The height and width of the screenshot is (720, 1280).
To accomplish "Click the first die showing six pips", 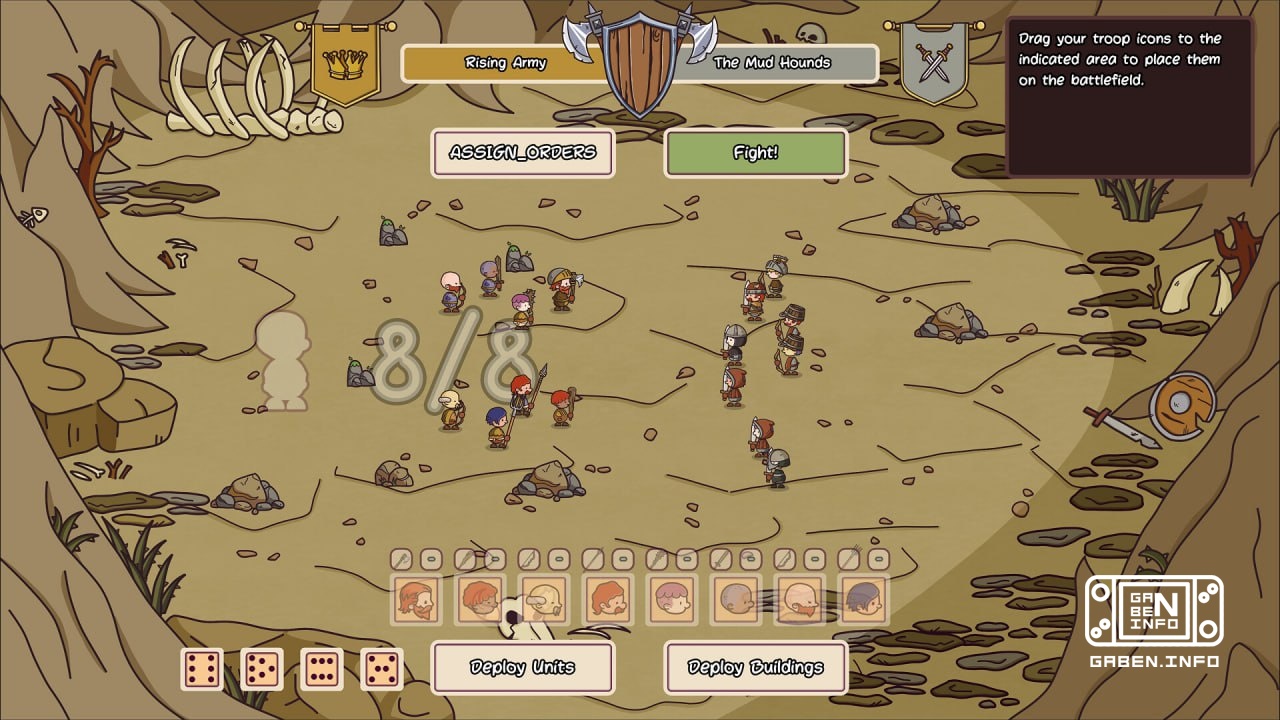I will tap(200, 668).
